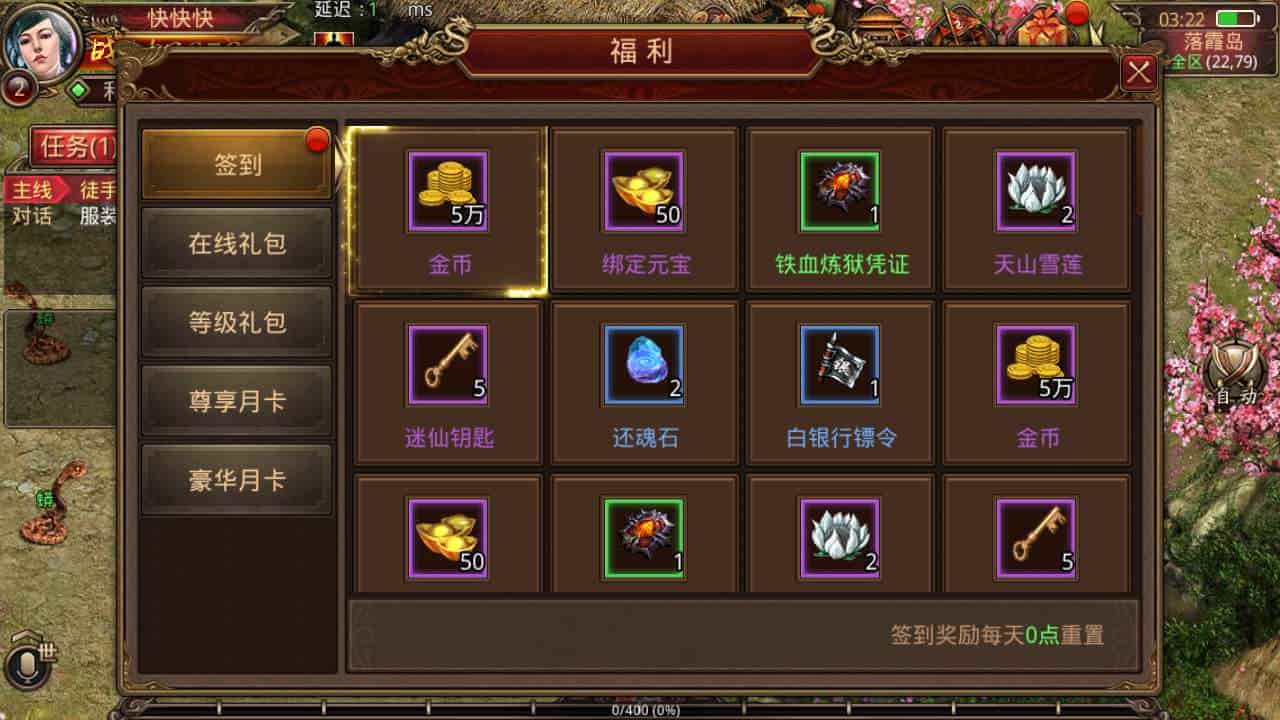Screen dimensions: 1280x720
Task: Open the 等级礼包 tab
Action: point(236,320)
